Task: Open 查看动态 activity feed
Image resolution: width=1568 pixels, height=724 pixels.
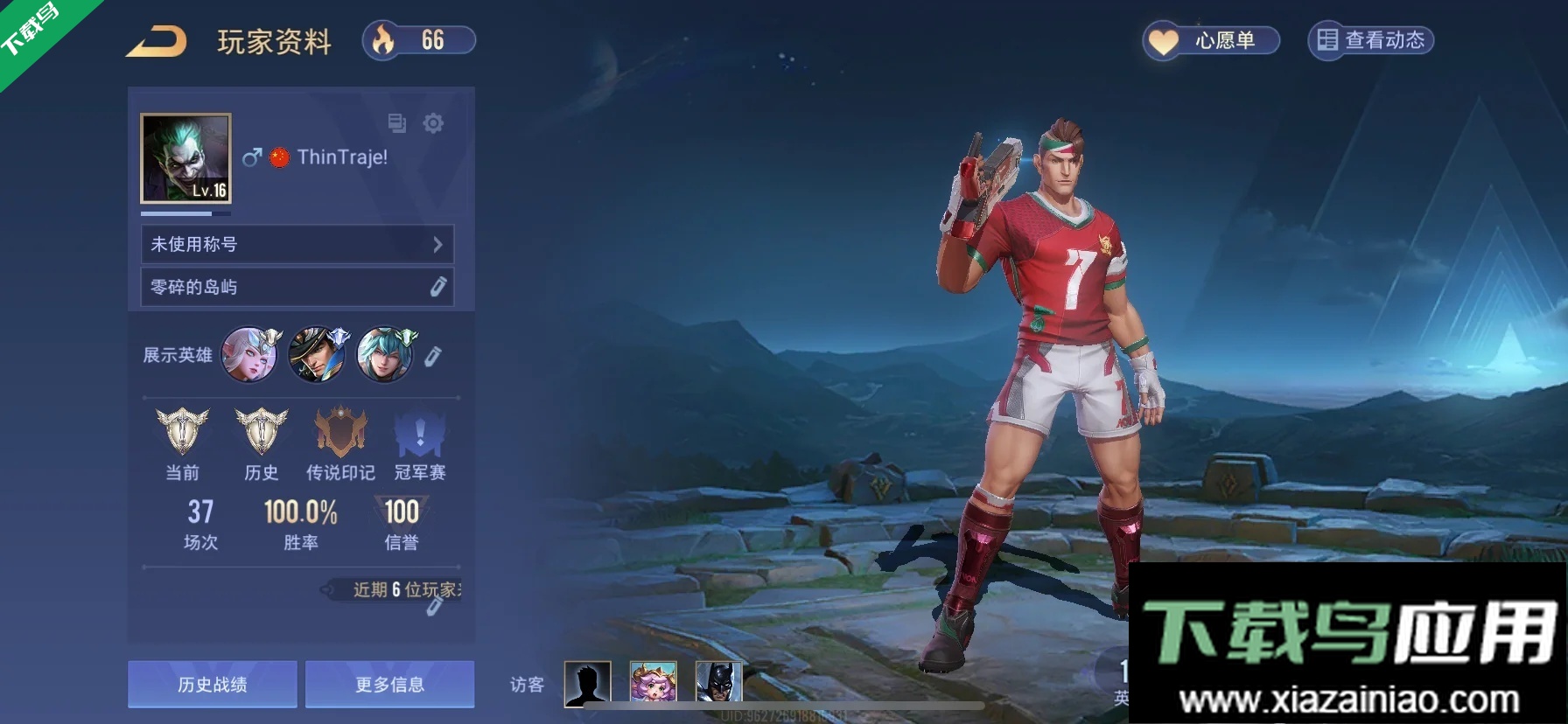Action: (1370, 40)
